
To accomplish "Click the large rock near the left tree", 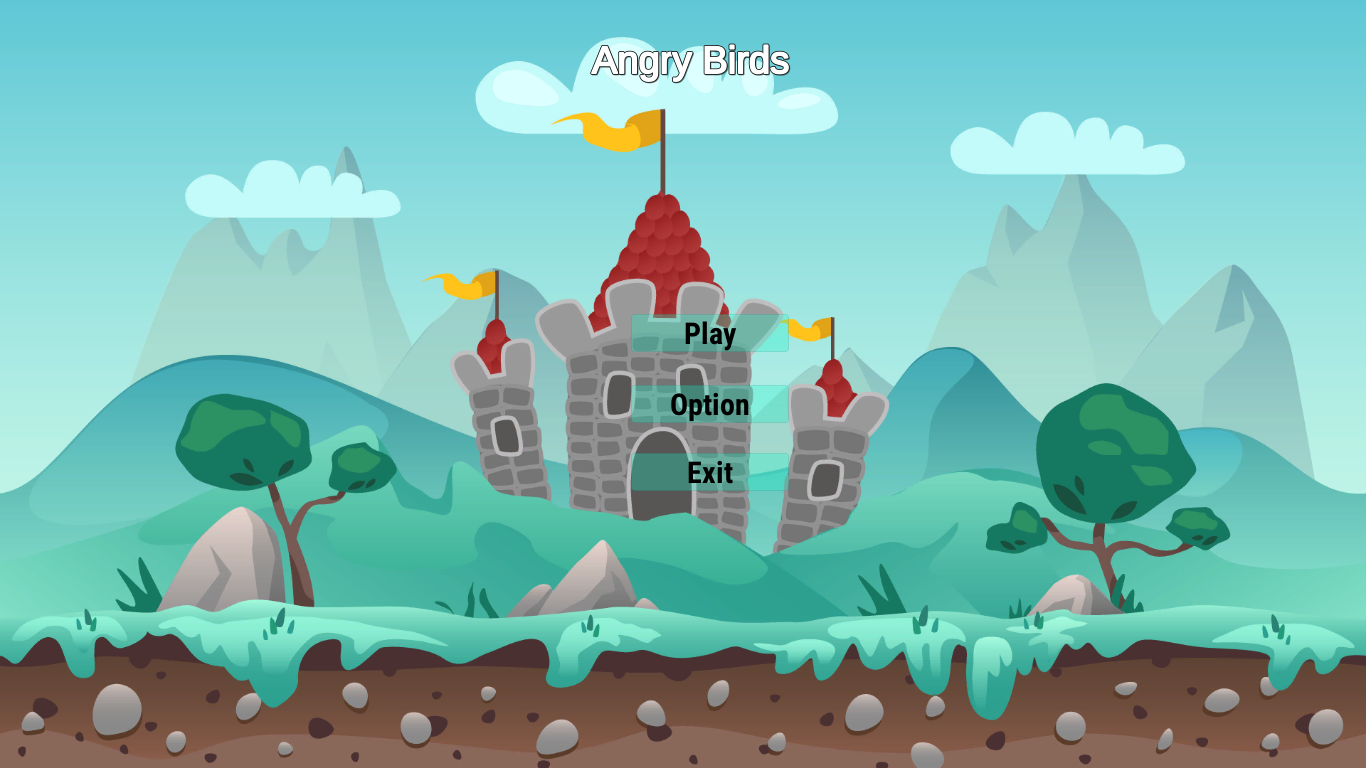I will (x=230, y=560).
